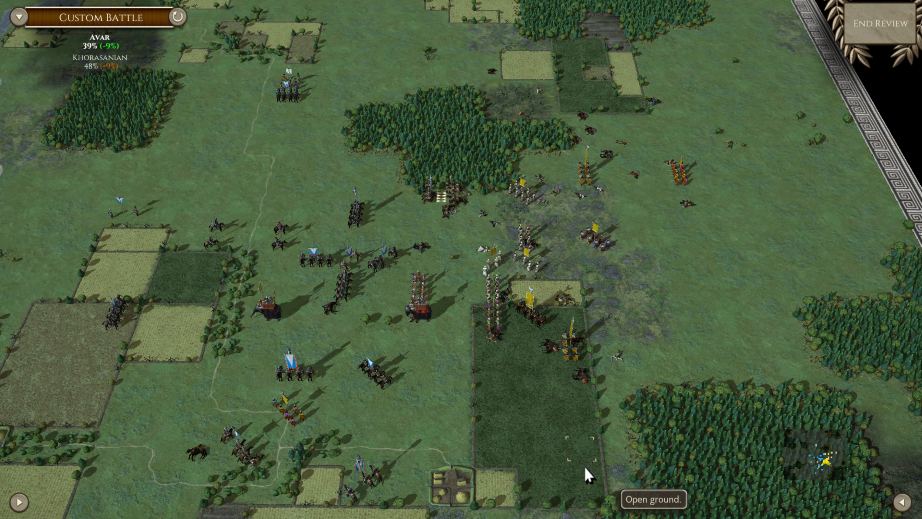Screen dimensions: 922x519
Task: Click the End Review button
Action: pyautogui.click(x=880, y=23)
